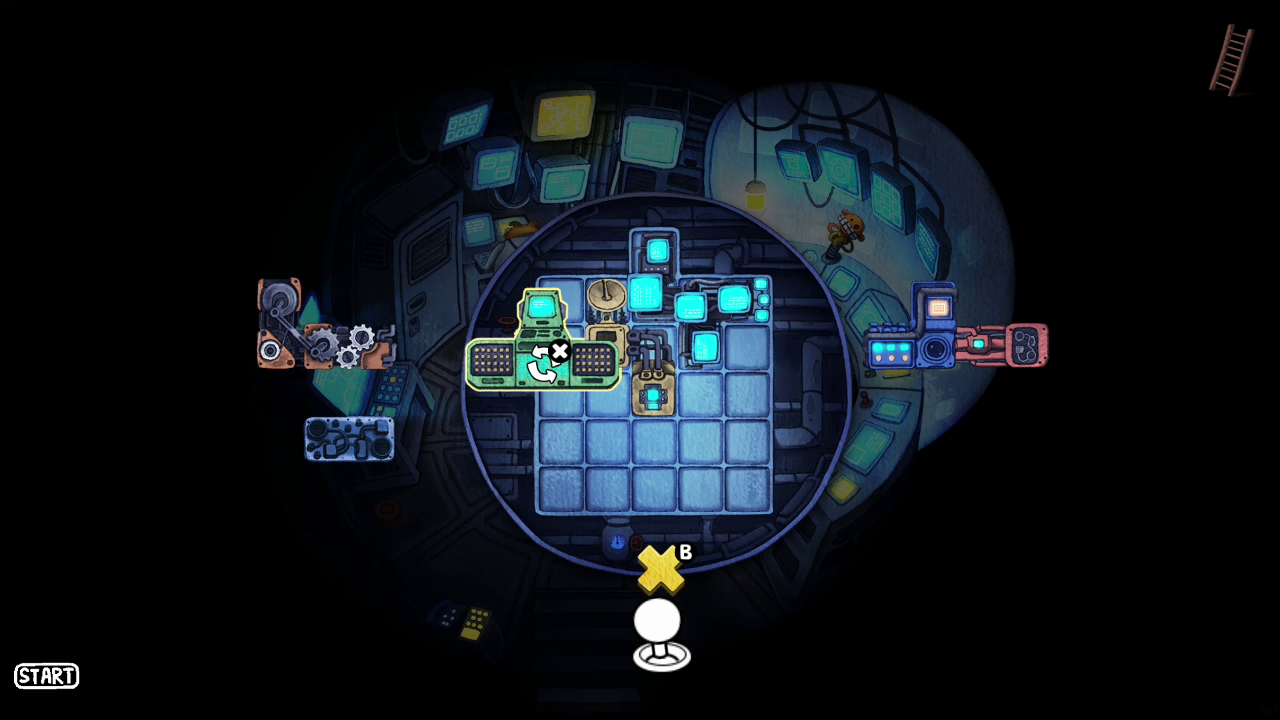This screenshot has width=1280, height=720.
Task: Click the tan pipes module near grid center
Action: (655, 385)
